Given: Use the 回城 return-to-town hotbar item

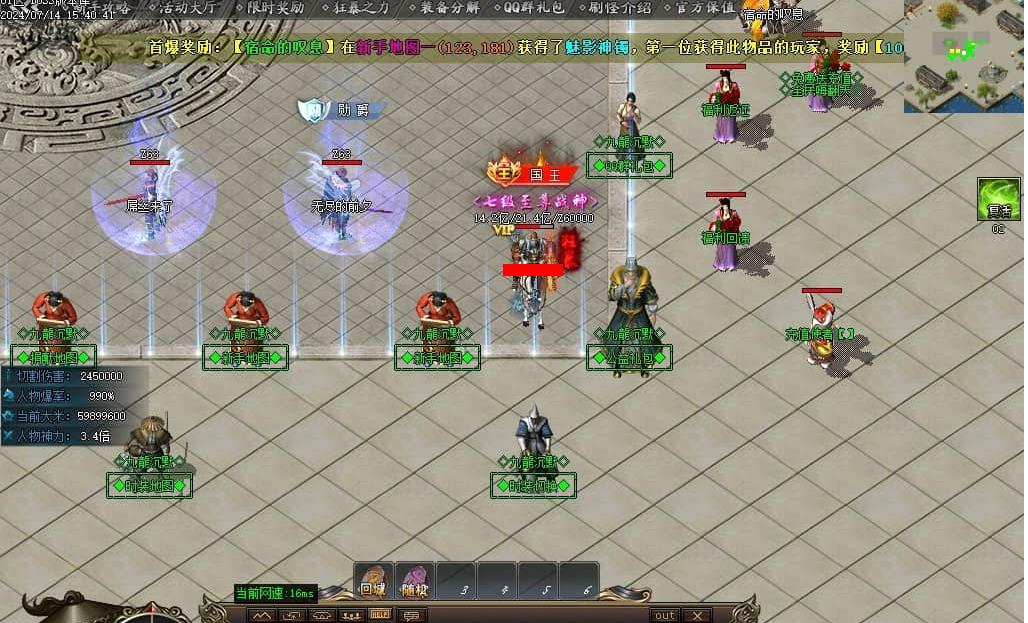Looking at the screenshot, I should [x=373, y=580].
